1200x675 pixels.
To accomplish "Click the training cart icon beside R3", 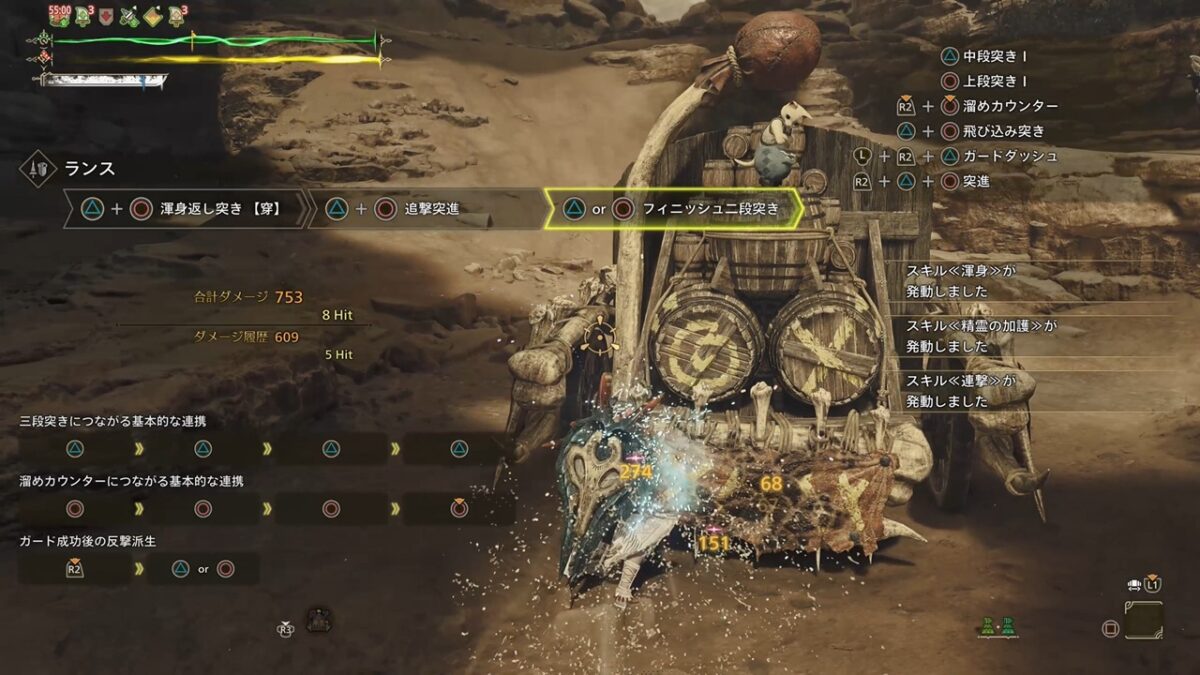I will 319,619.
